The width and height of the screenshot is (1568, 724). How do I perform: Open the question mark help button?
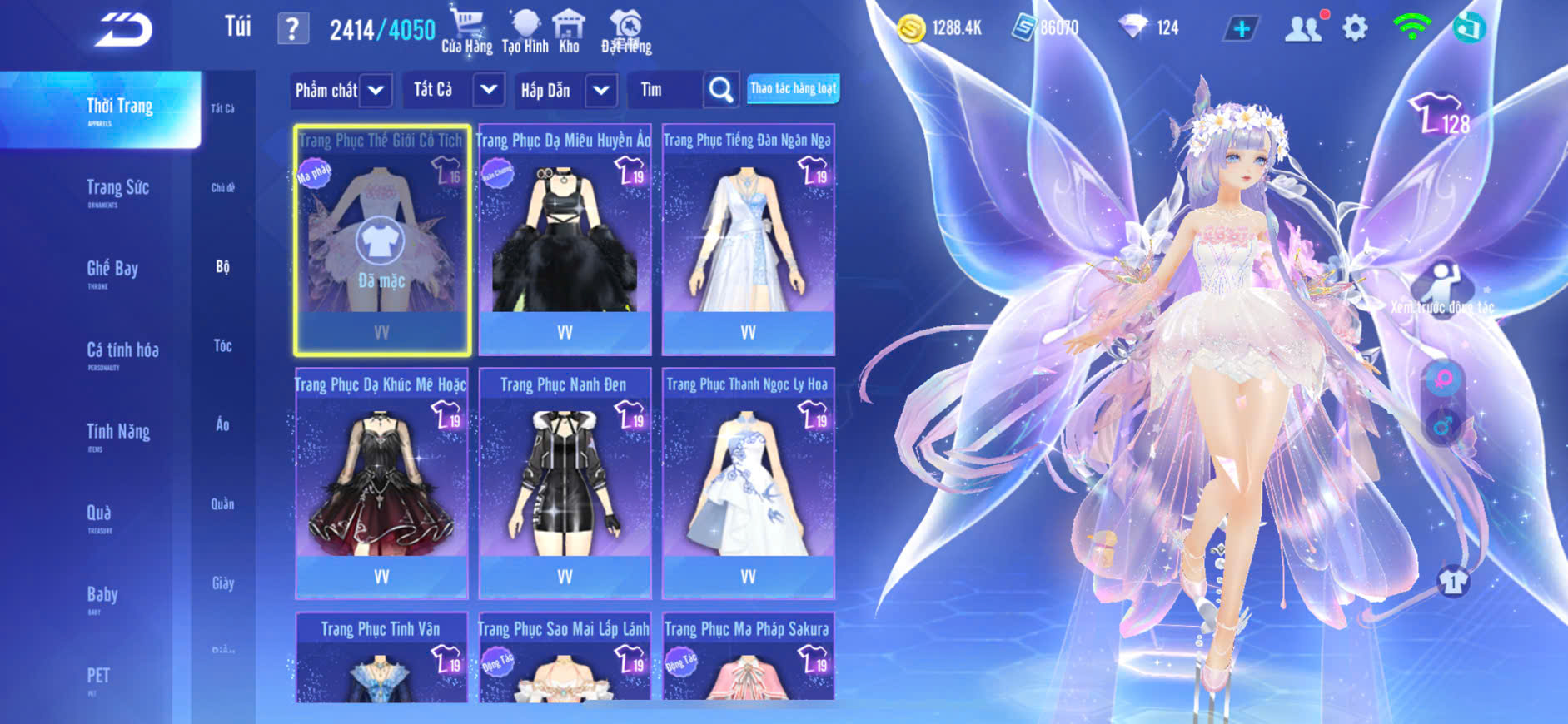coord(292,29)
